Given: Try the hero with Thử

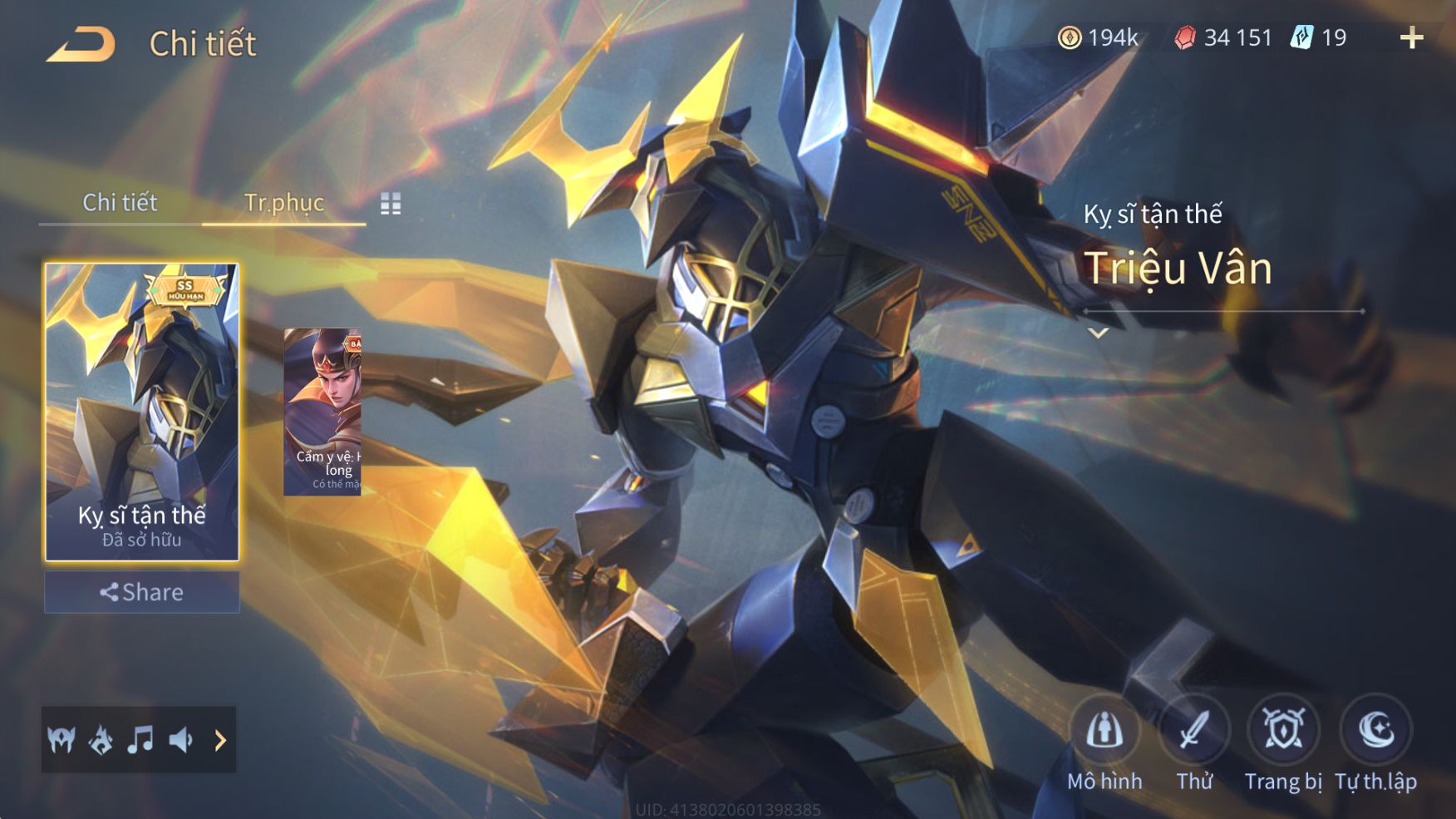Looking at the screenshot, I should 1194,732.
